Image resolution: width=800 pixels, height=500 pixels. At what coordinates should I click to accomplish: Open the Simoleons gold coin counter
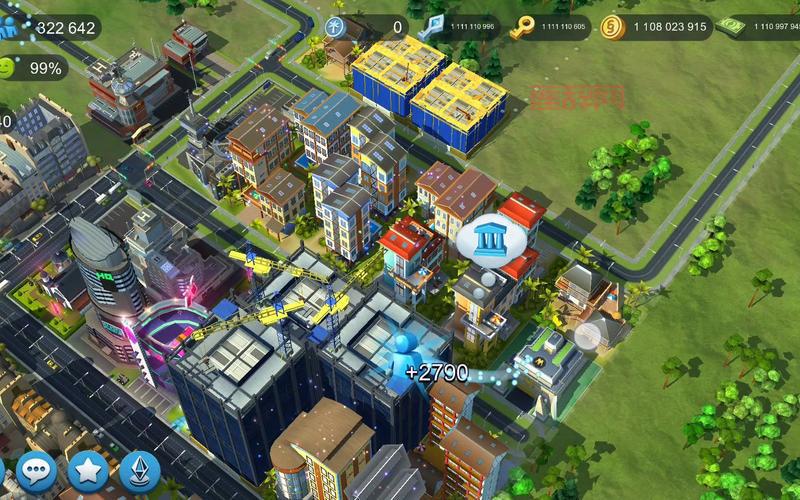point(656,27)
